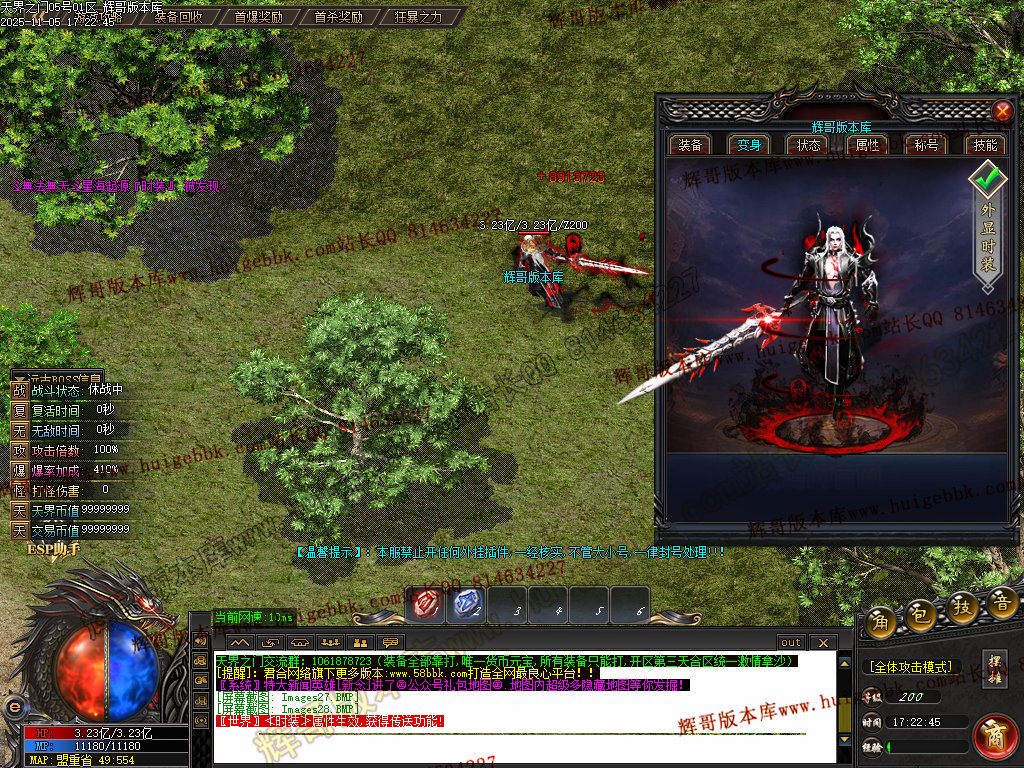1024x768 pixels.
Task: Toggle the 外显时装 green checkmark
Action: click(988, 181)
